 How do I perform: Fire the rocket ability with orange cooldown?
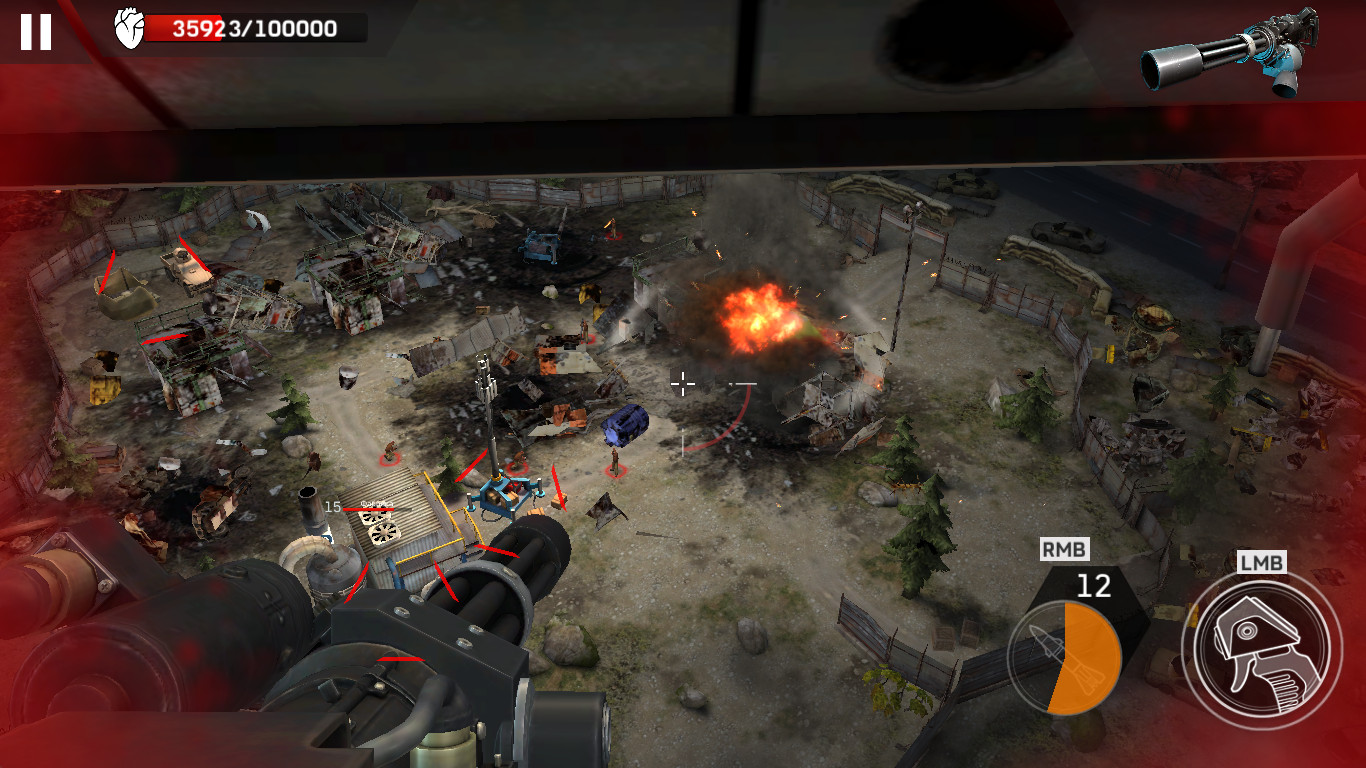[x=1064, y=657]
